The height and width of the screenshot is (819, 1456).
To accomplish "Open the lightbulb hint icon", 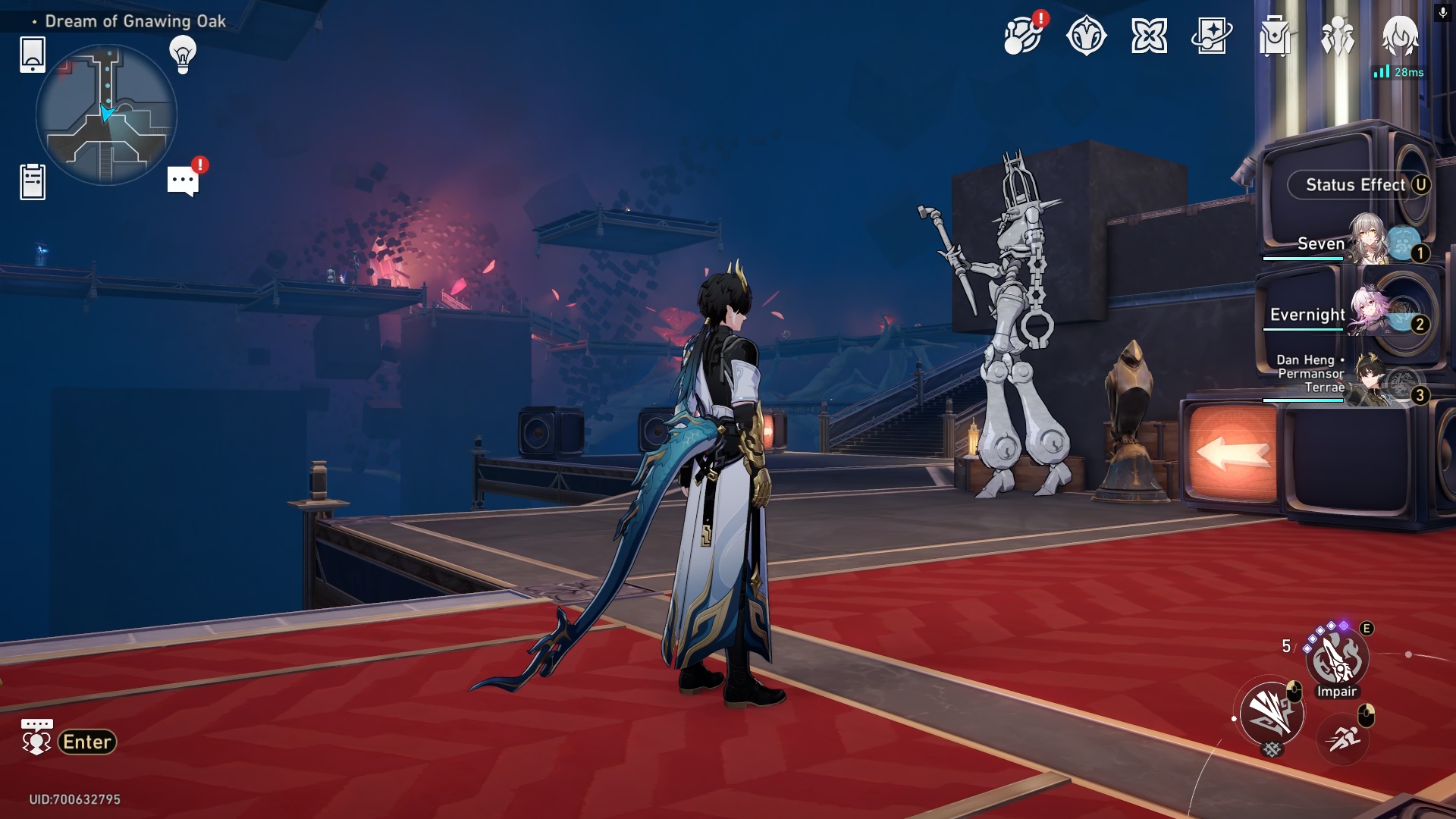I will coord(183,55).
